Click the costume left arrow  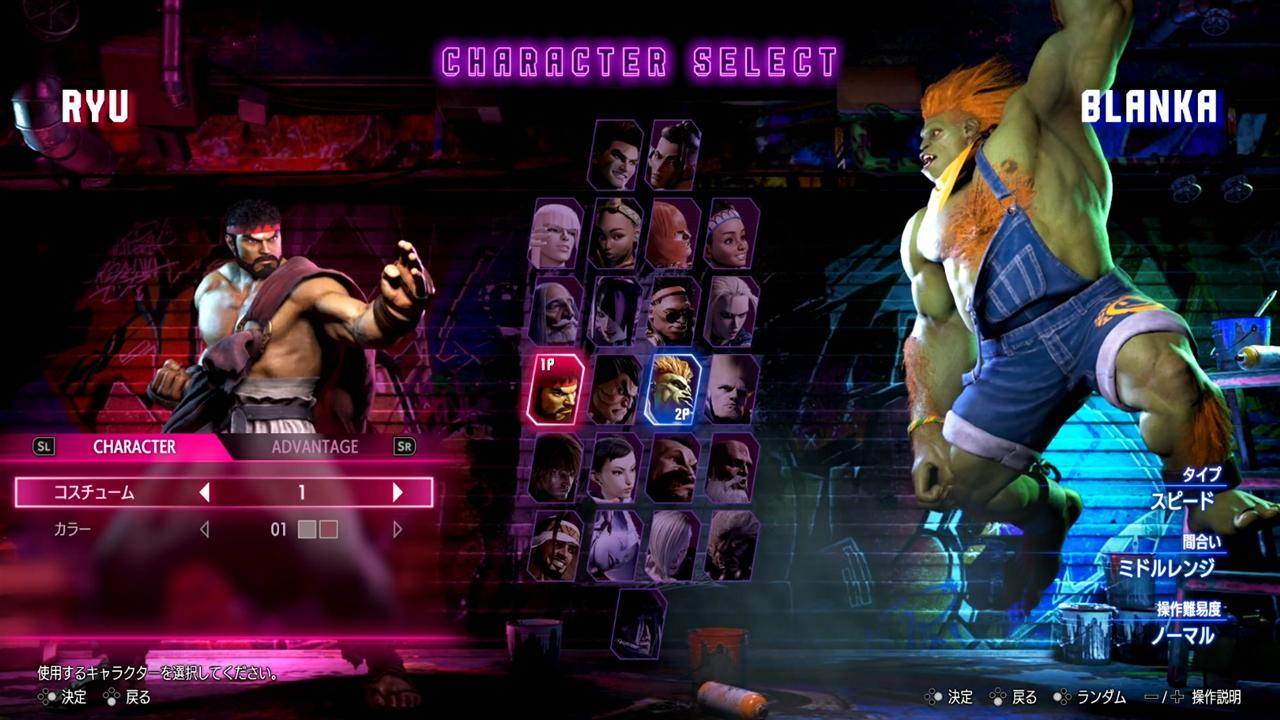[205, 492]
